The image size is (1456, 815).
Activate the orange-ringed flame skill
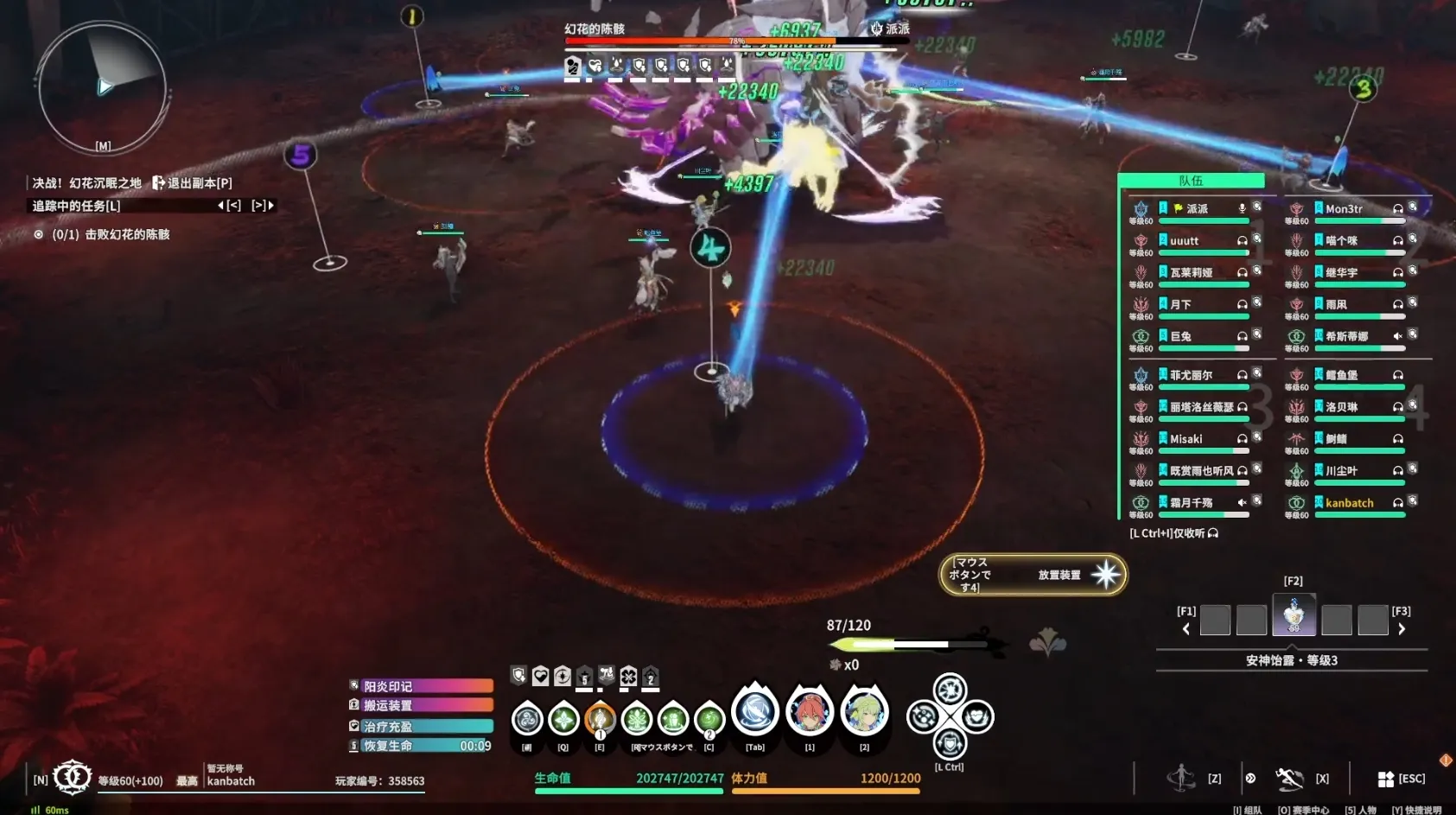click(x=600, y=718)
